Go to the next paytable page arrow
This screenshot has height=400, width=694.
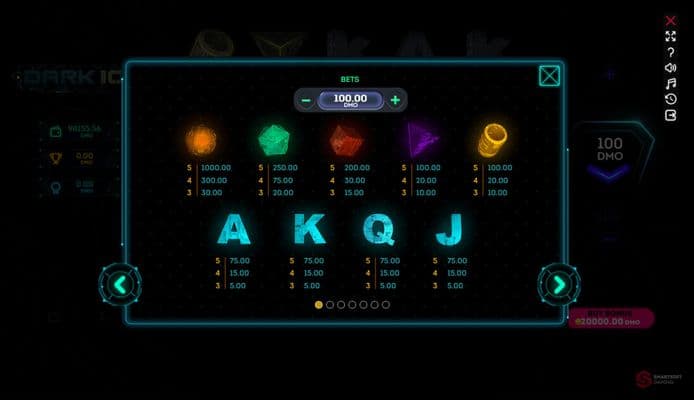[x=558, y=285]
